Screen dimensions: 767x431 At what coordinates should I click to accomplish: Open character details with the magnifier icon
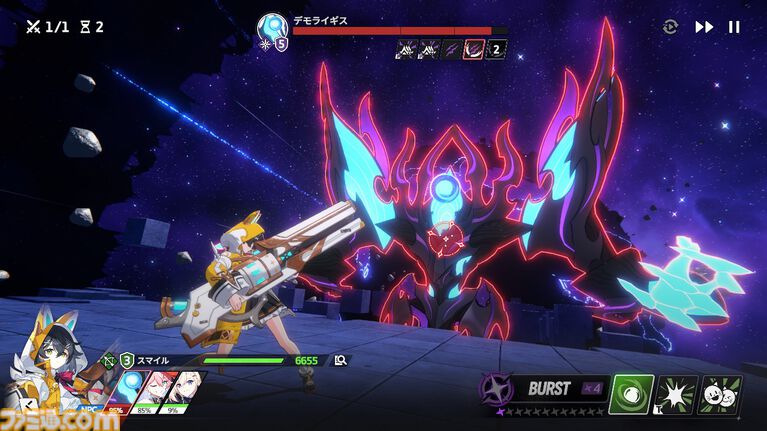point(341,360)
